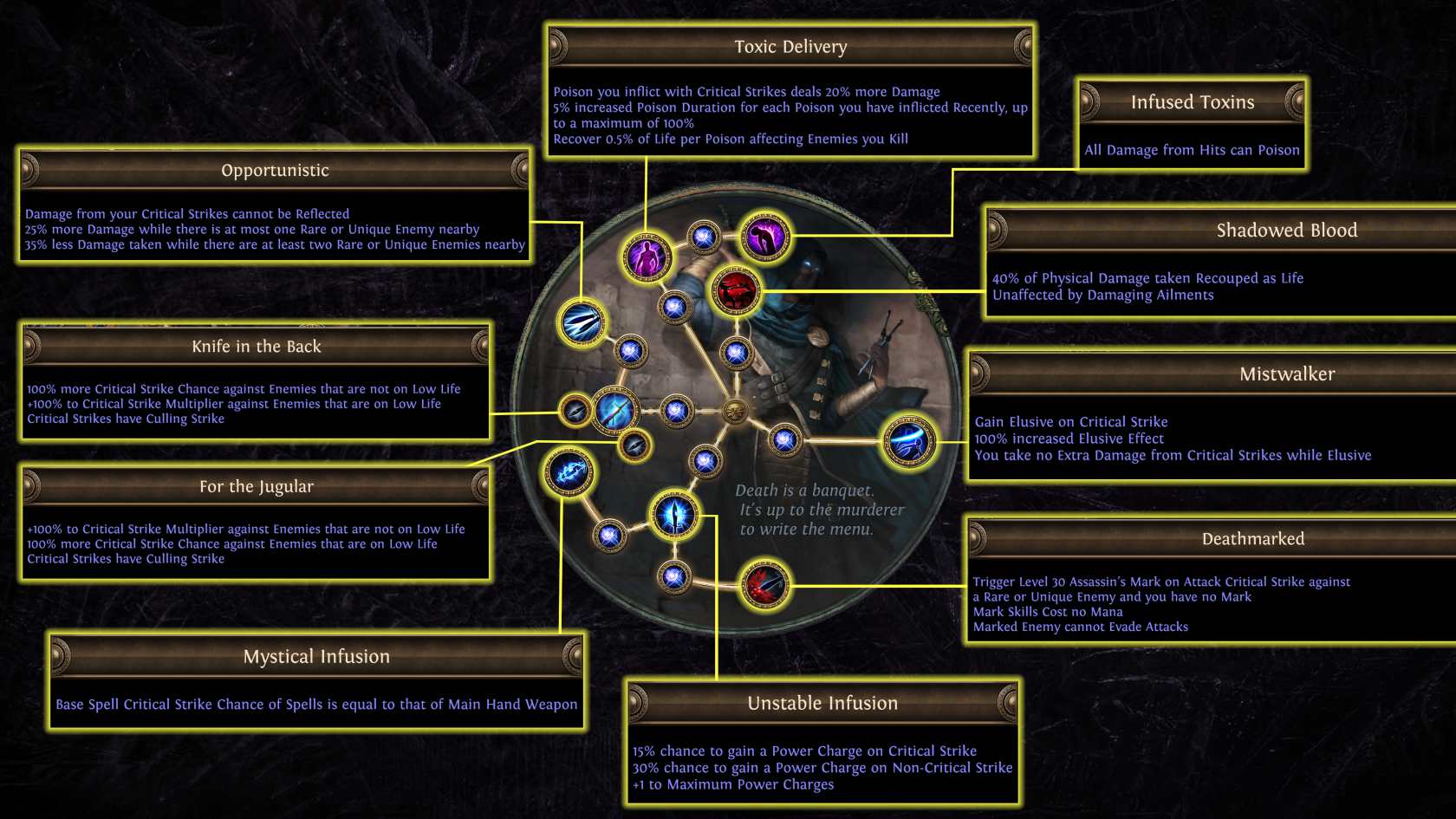Click the Mistwalker tooltip header
Screen dimensions: 1456x819
pos(1286,374)
